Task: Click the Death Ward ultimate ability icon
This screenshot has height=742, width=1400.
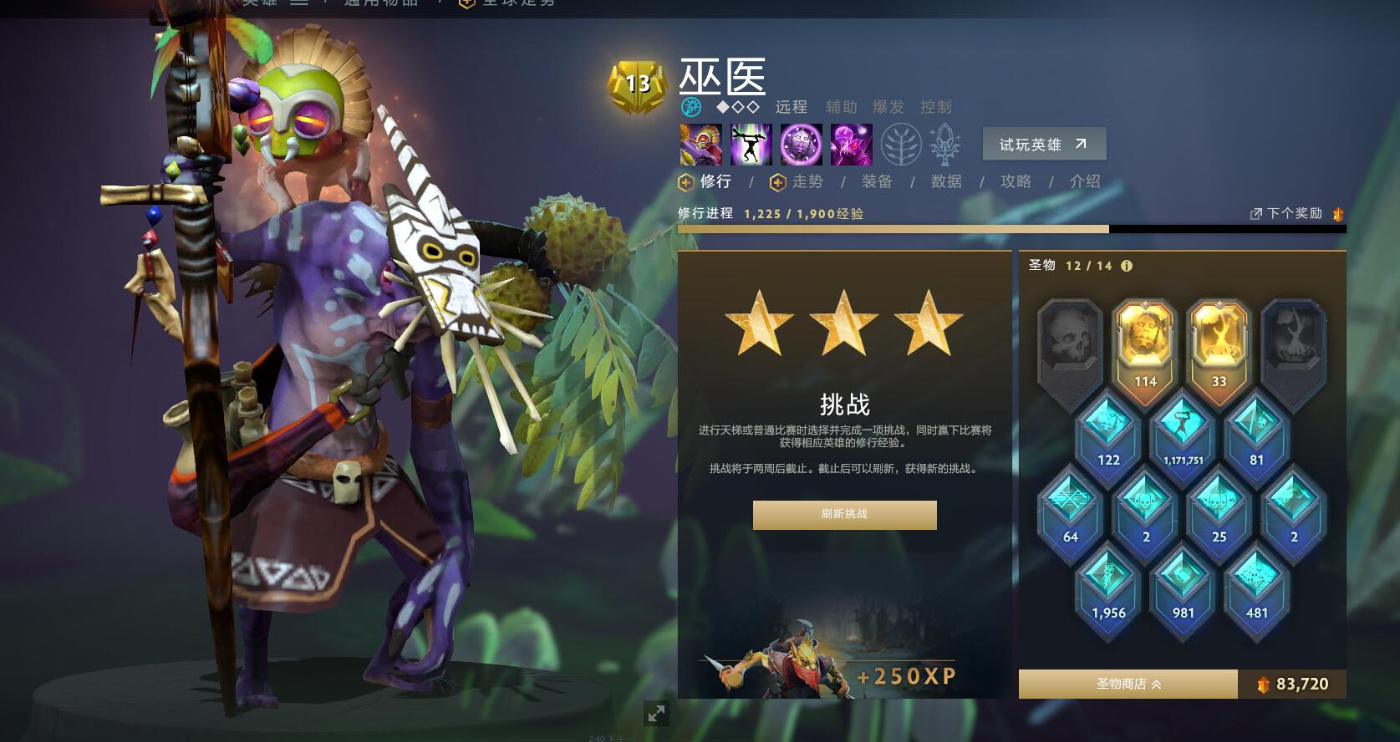Action: [850, 143]
